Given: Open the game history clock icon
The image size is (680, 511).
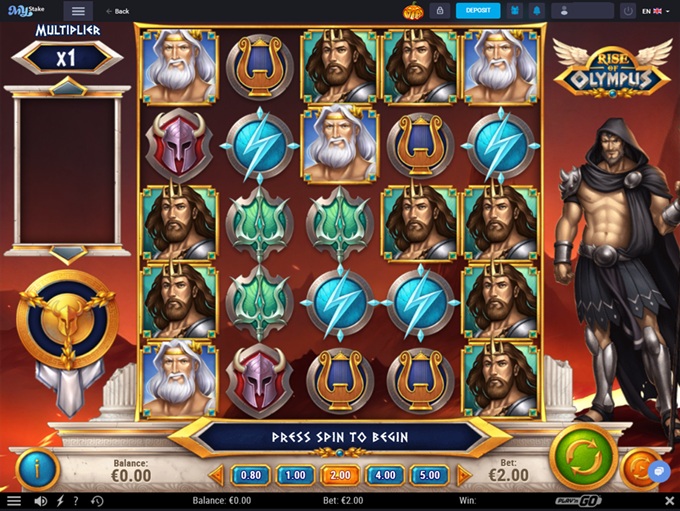Looking at the screenshot, I should 97,501.
